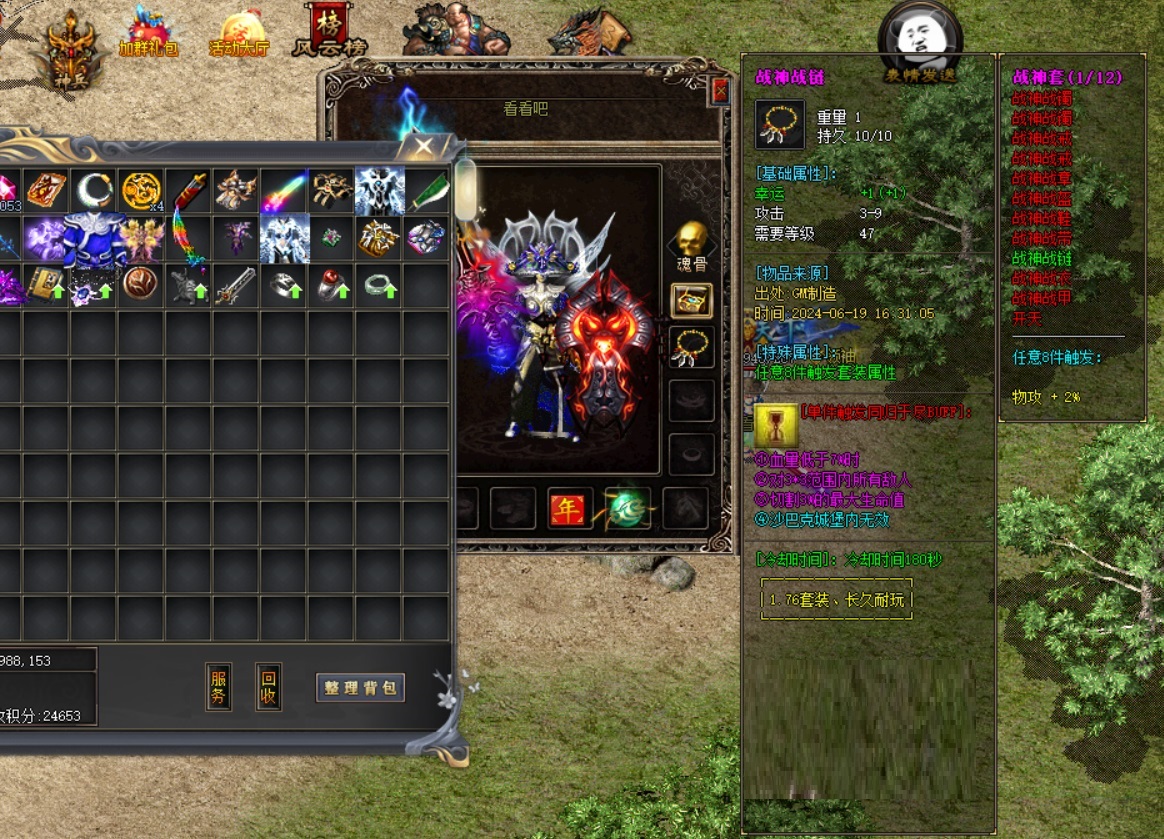Select the crescent moon ring item
Screen dimensions: 1164x839
coord(94,190)
